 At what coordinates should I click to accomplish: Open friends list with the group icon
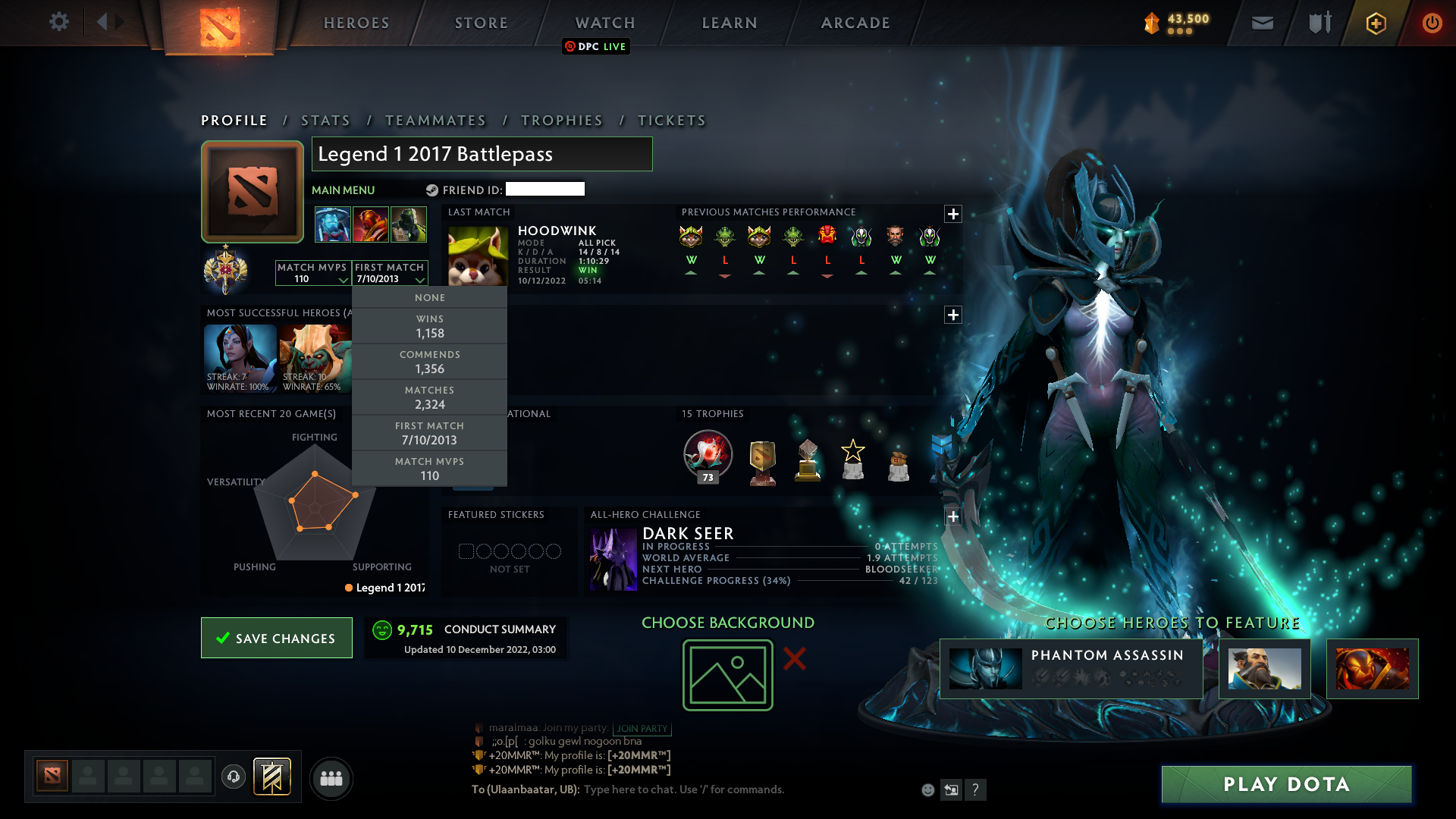point(331,778)
